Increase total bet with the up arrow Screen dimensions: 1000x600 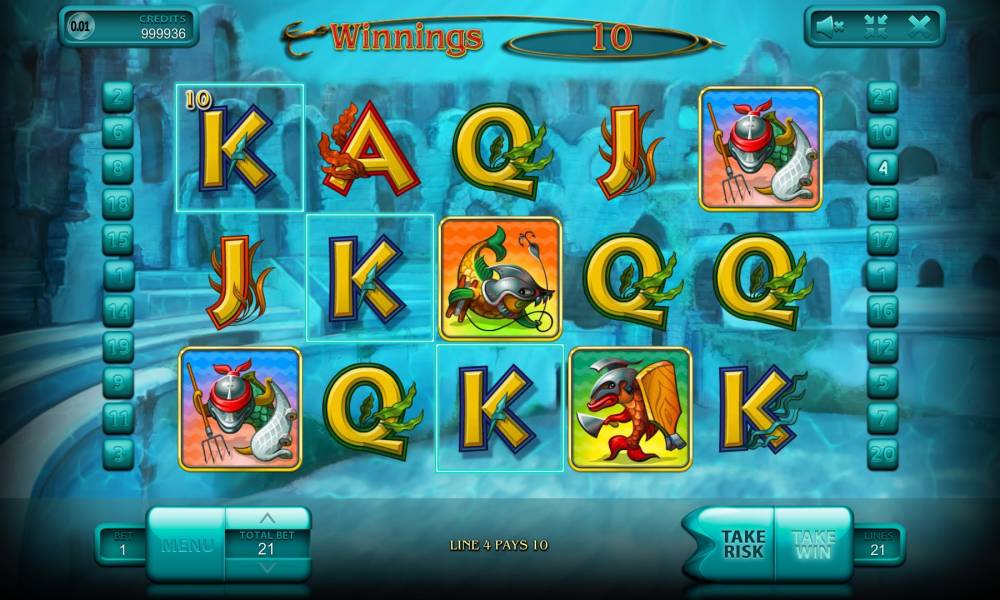[266, 518]
